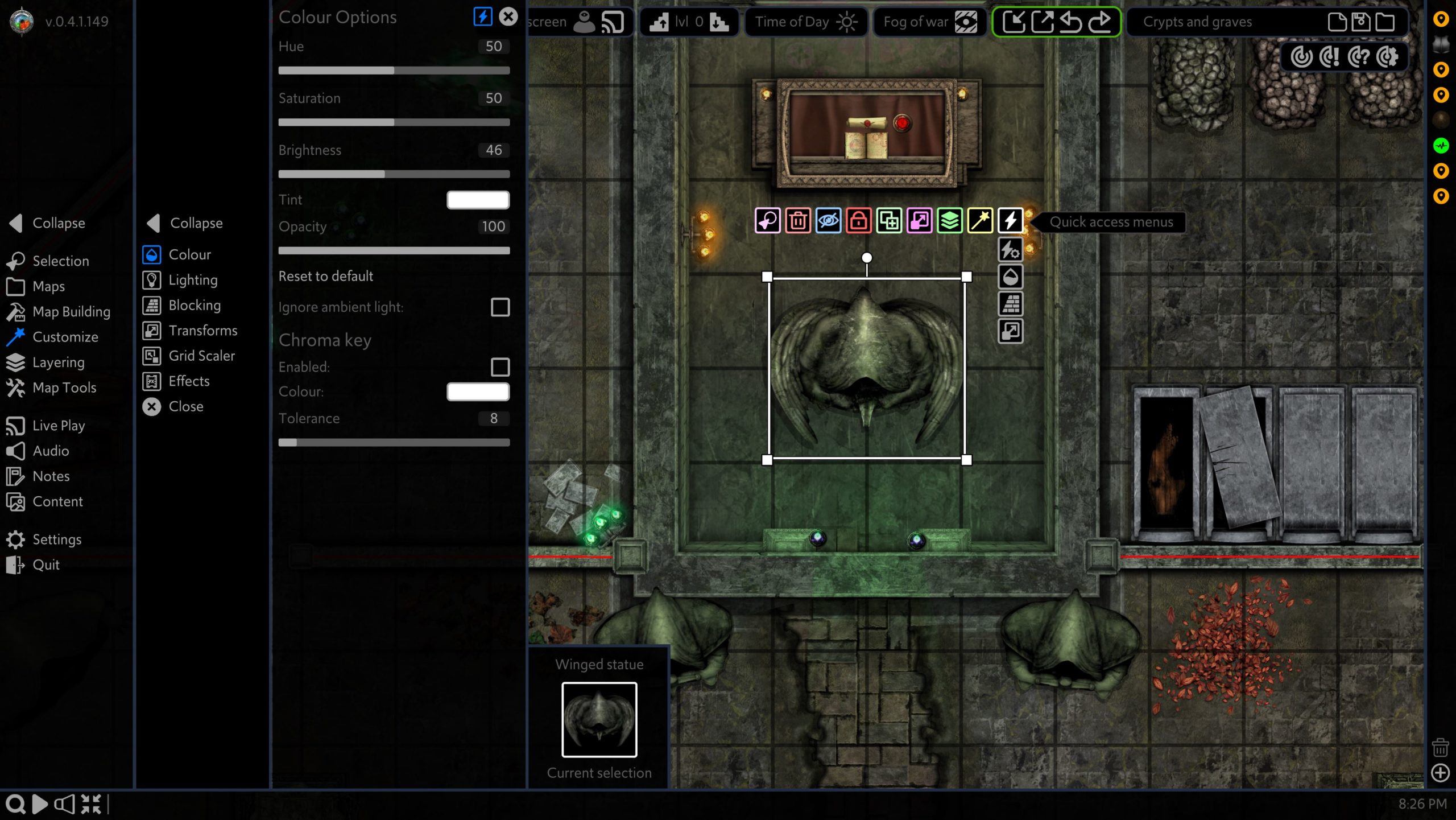Click the undo arrow in the top toolbar

[x=1071, y=22]
